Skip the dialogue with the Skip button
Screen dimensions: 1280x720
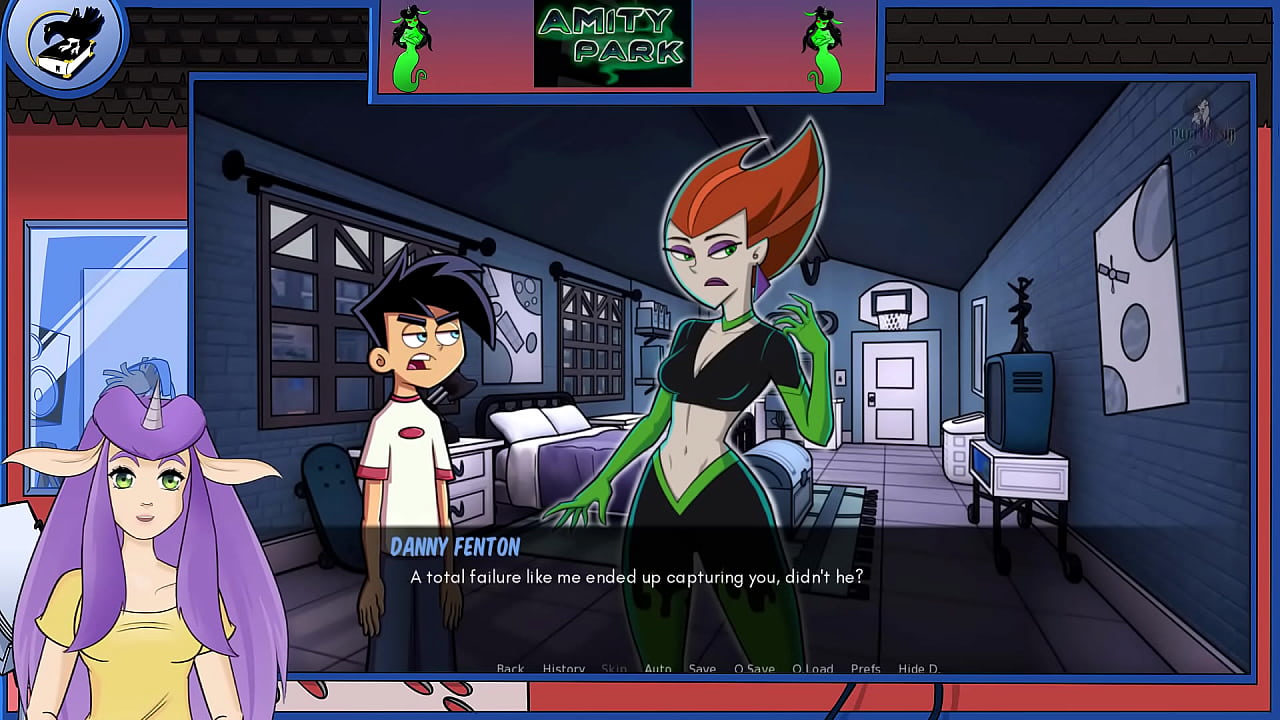tap(614, 668)
